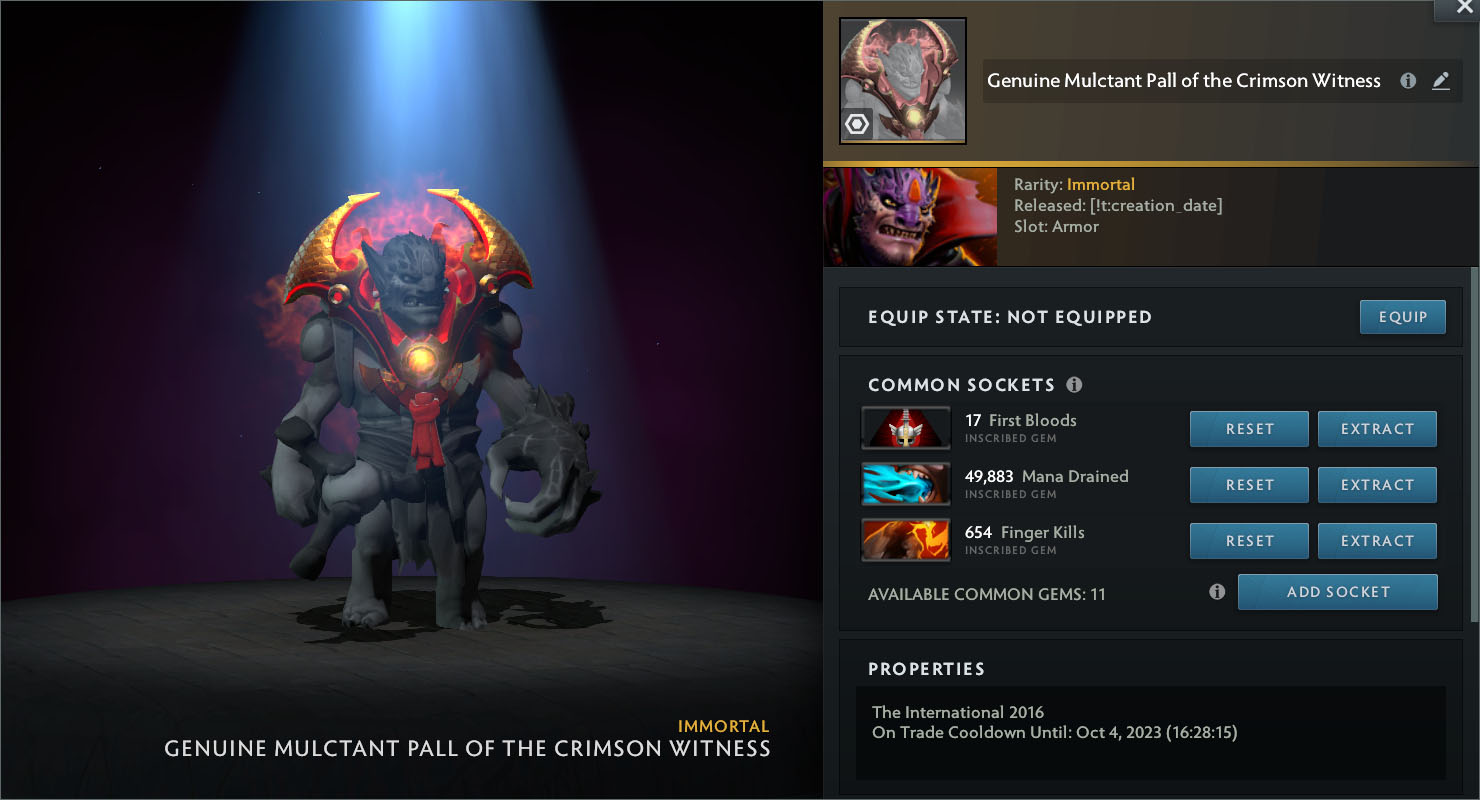The height and width of the screenshot is (800, 1480).
Task: Equip the Mulctant Pall item
Action: point(1402,317)
